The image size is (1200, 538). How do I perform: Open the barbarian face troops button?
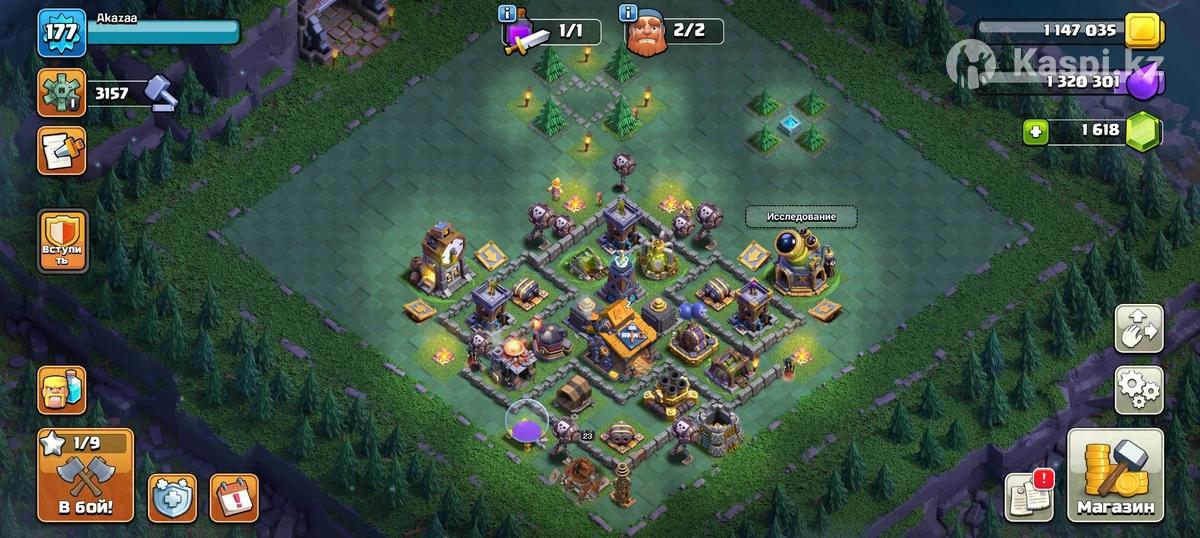pyautogui.click(x=61, y=389)
